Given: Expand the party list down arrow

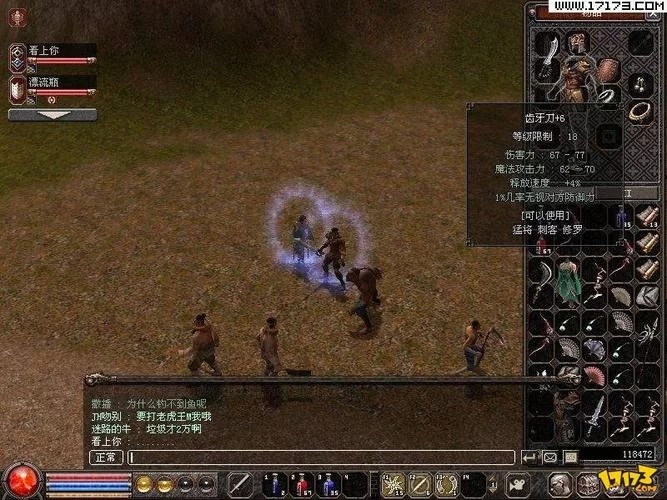Looking at the screenshot, I should 54,114.
